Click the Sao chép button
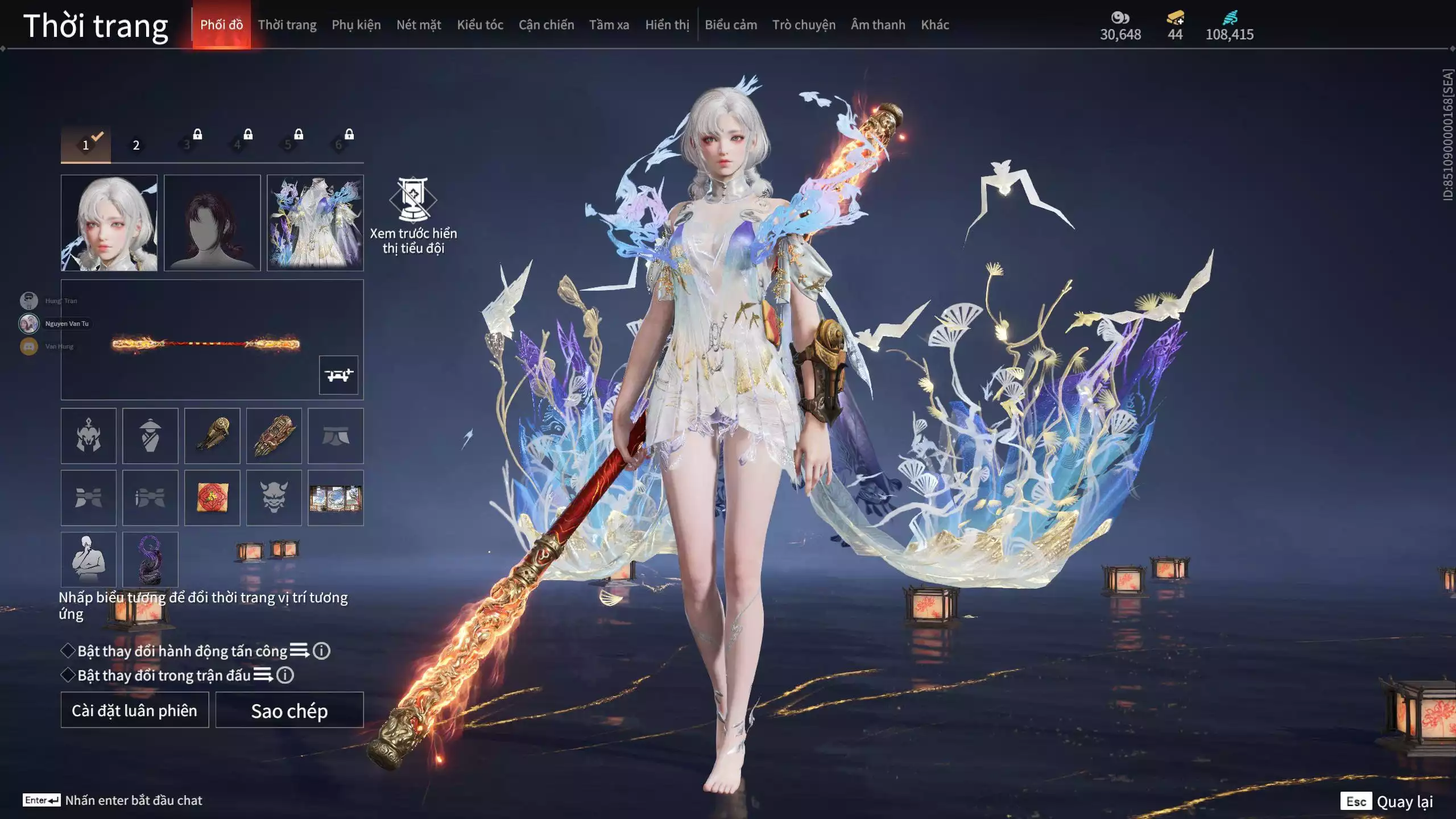The width and height of the screenshot is (1456, 819). pos(289,710)
